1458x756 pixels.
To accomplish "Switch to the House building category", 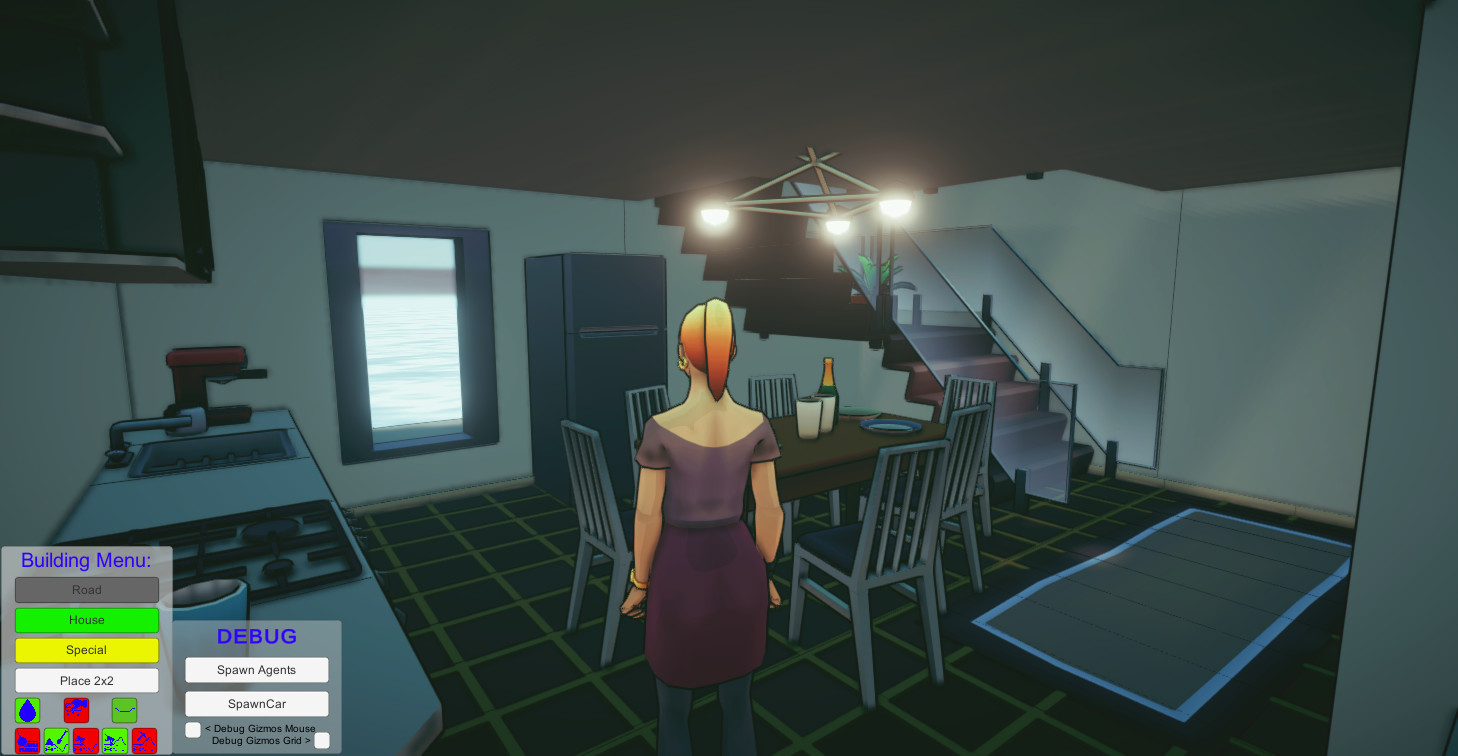I will [x=86, y=620].
